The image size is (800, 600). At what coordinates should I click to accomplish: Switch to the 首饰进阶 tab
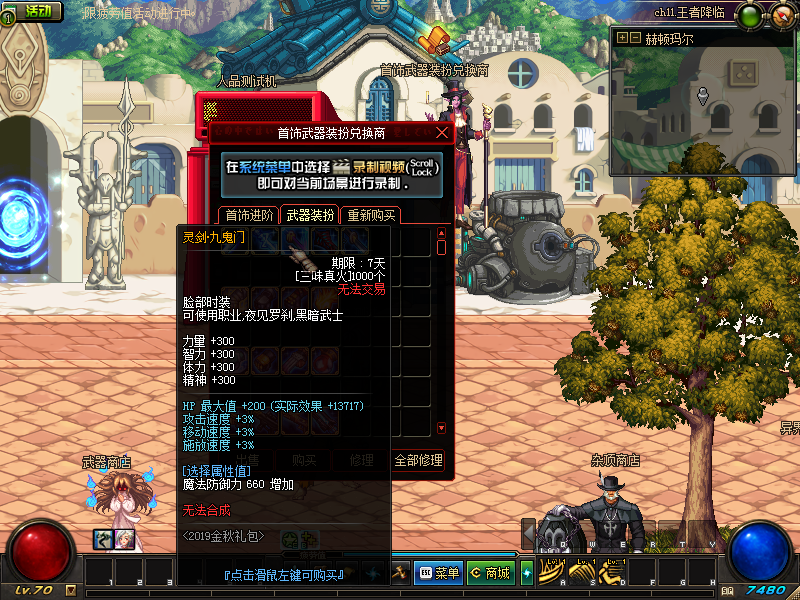[x=248, y=215]
